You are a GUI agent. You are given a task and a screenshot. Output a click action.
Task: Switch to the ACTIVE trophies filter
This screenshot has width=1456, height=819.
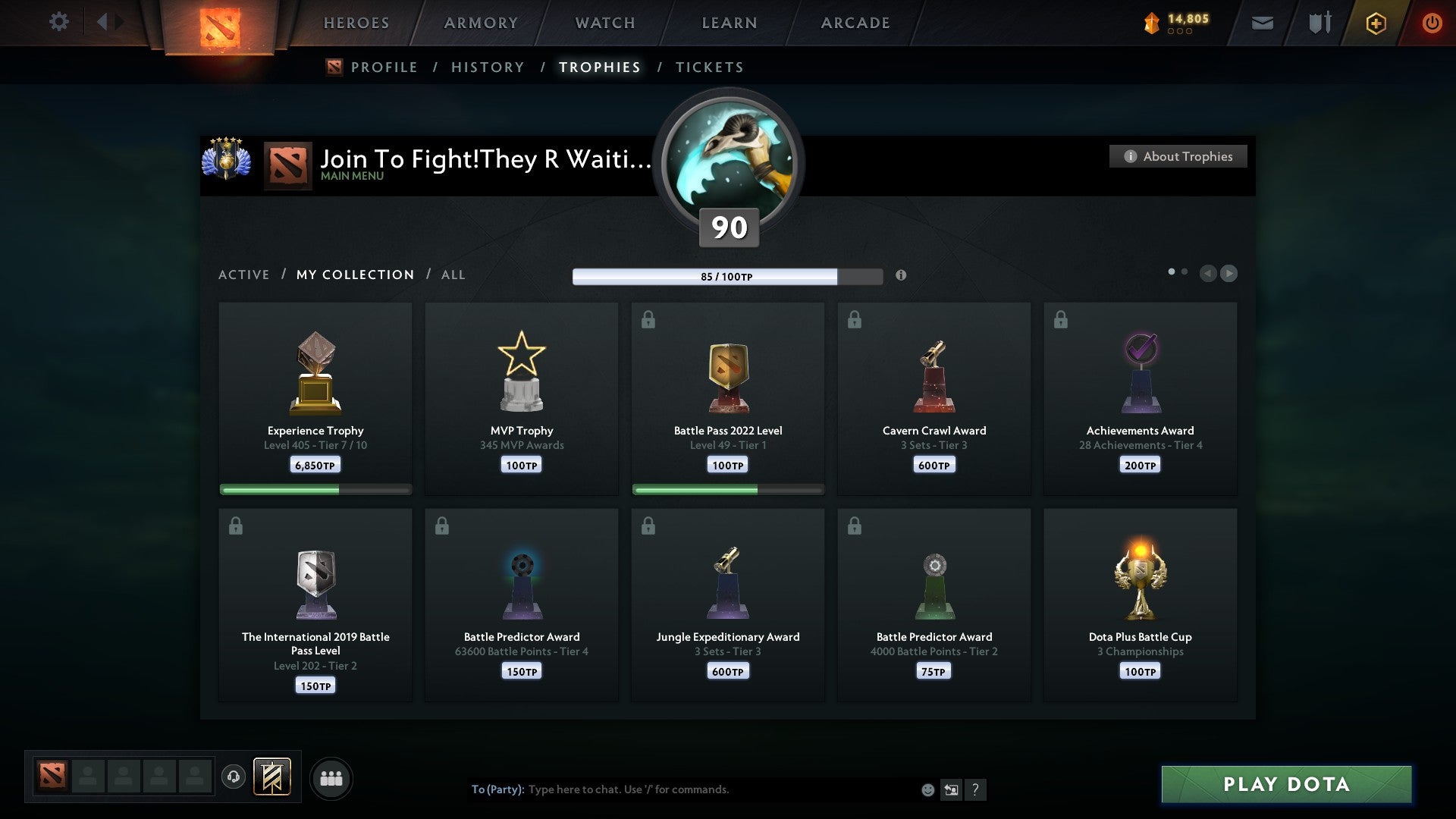pyautogui.click(x=244, y=275)
